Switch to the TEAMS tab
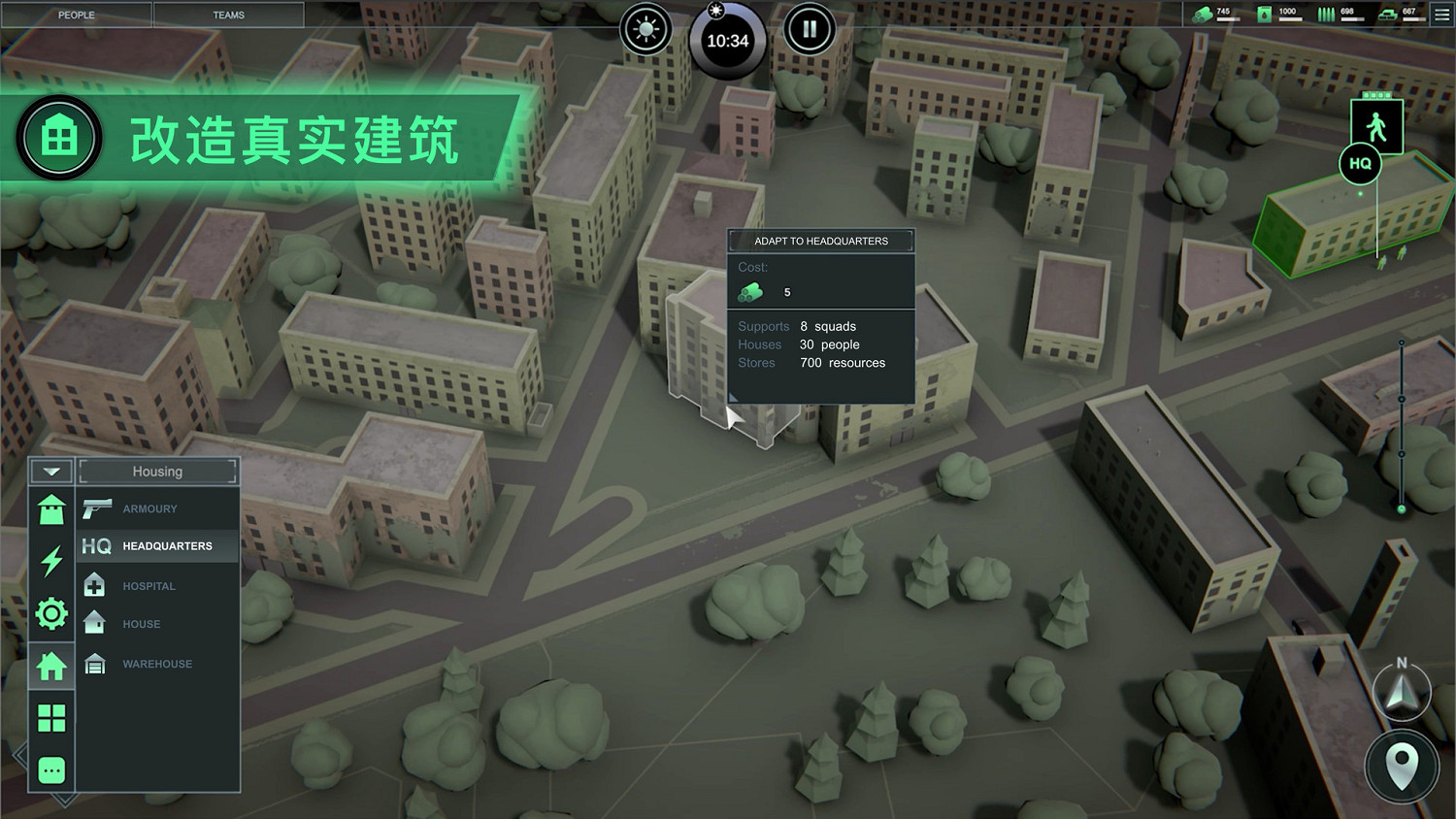Image resolution: width=1456 pixels, height=819 pixels. [229, 15]
